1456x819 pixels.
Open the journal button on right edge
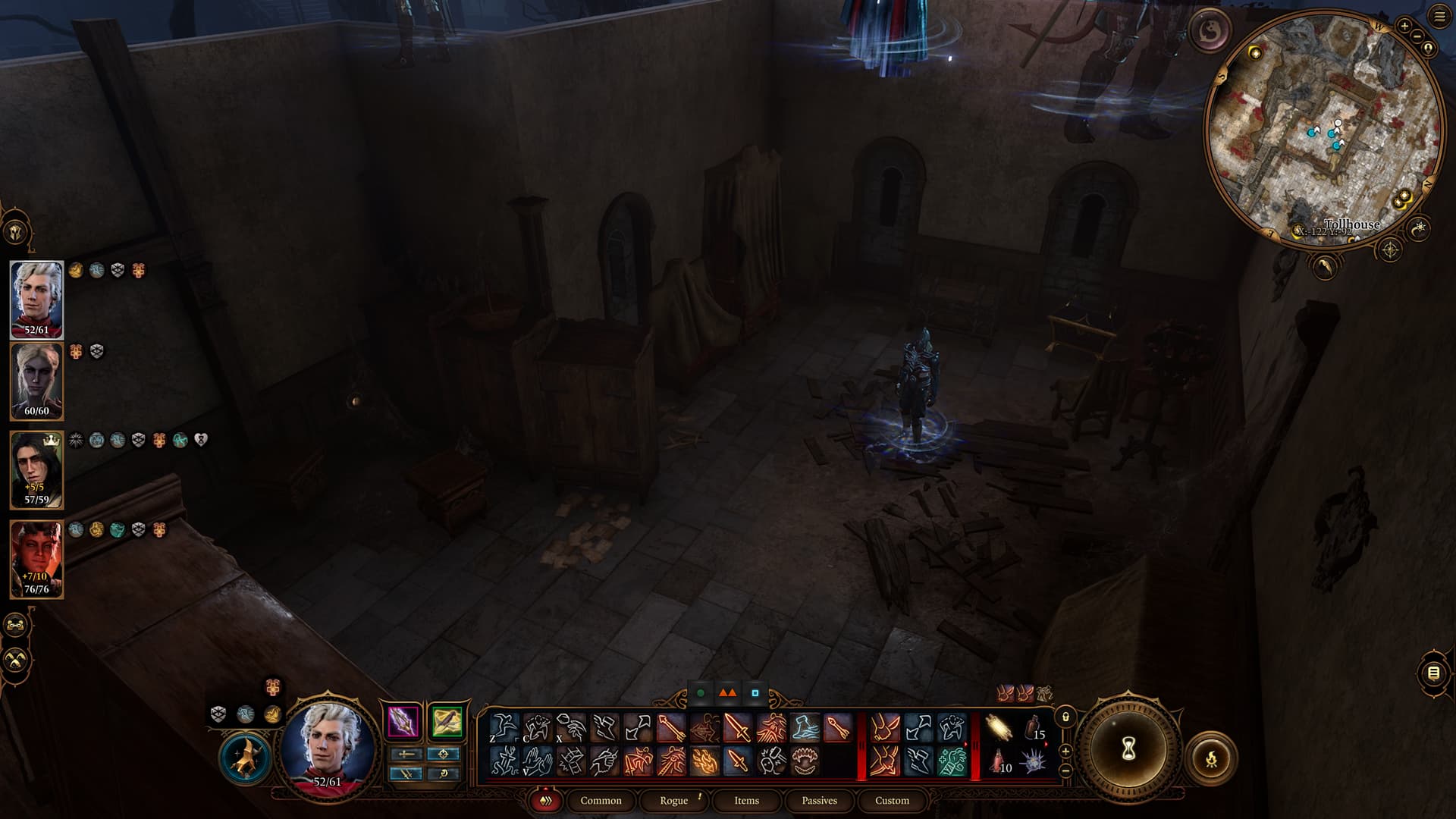pyautogui.click(x=1433, y=673)
